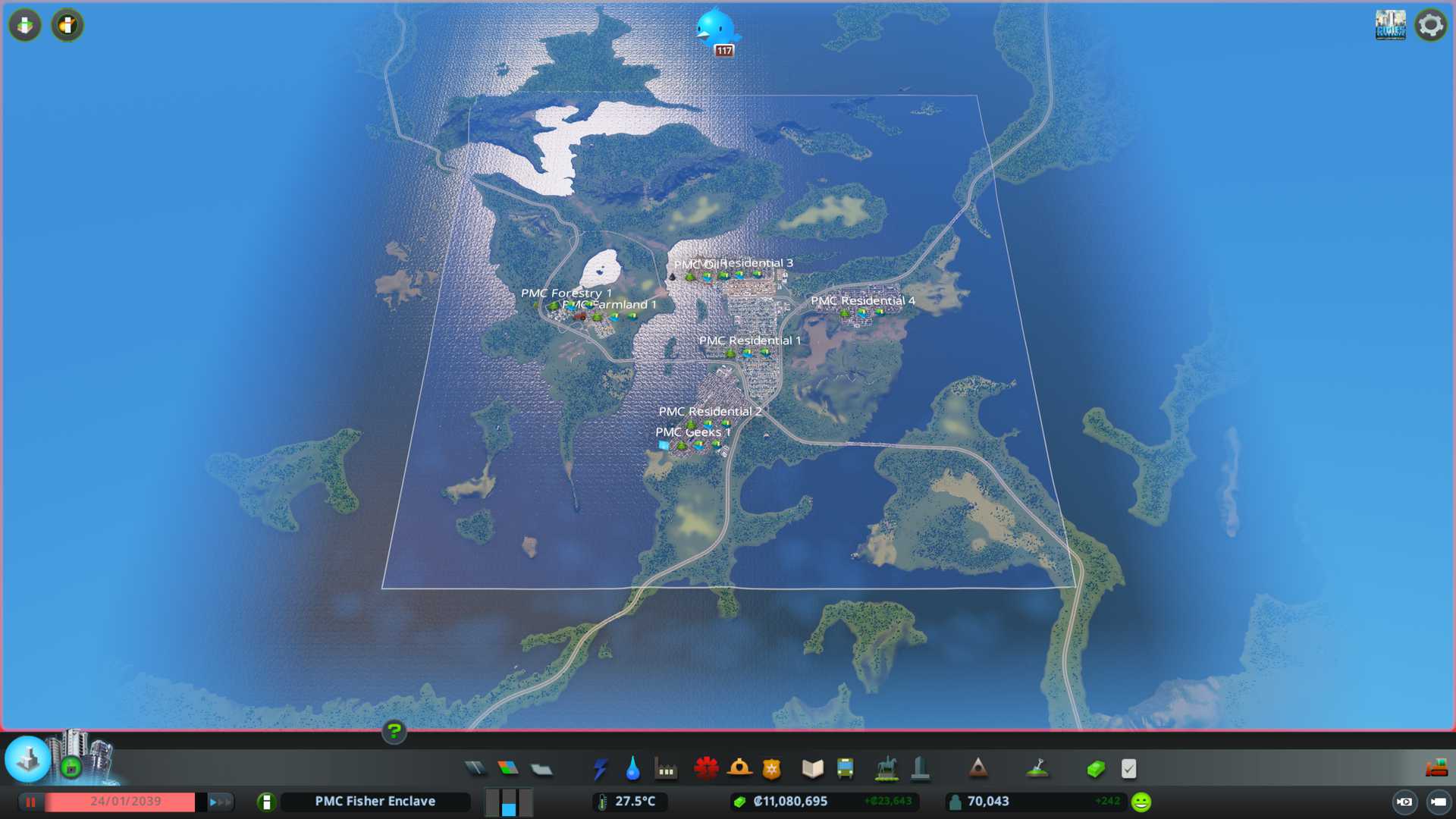Open the gear options menu

tap(1431, 26)
